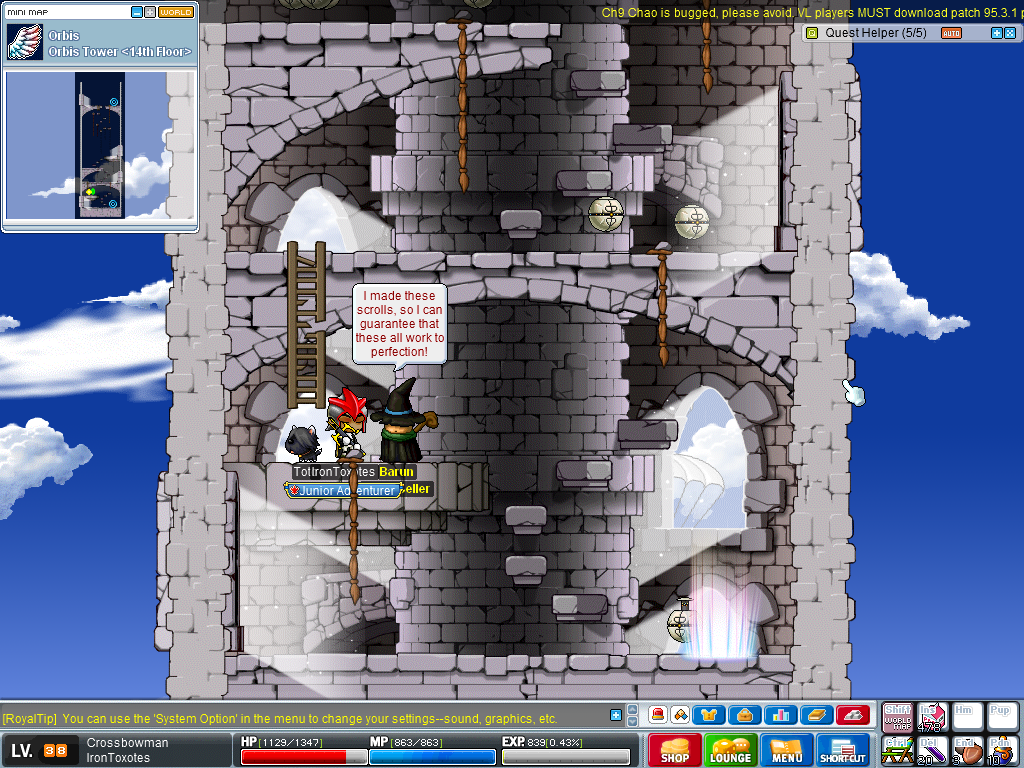This screenshot has height=768, width=1024.
Task: Open the skill book icon
Action: pos(815,715)
